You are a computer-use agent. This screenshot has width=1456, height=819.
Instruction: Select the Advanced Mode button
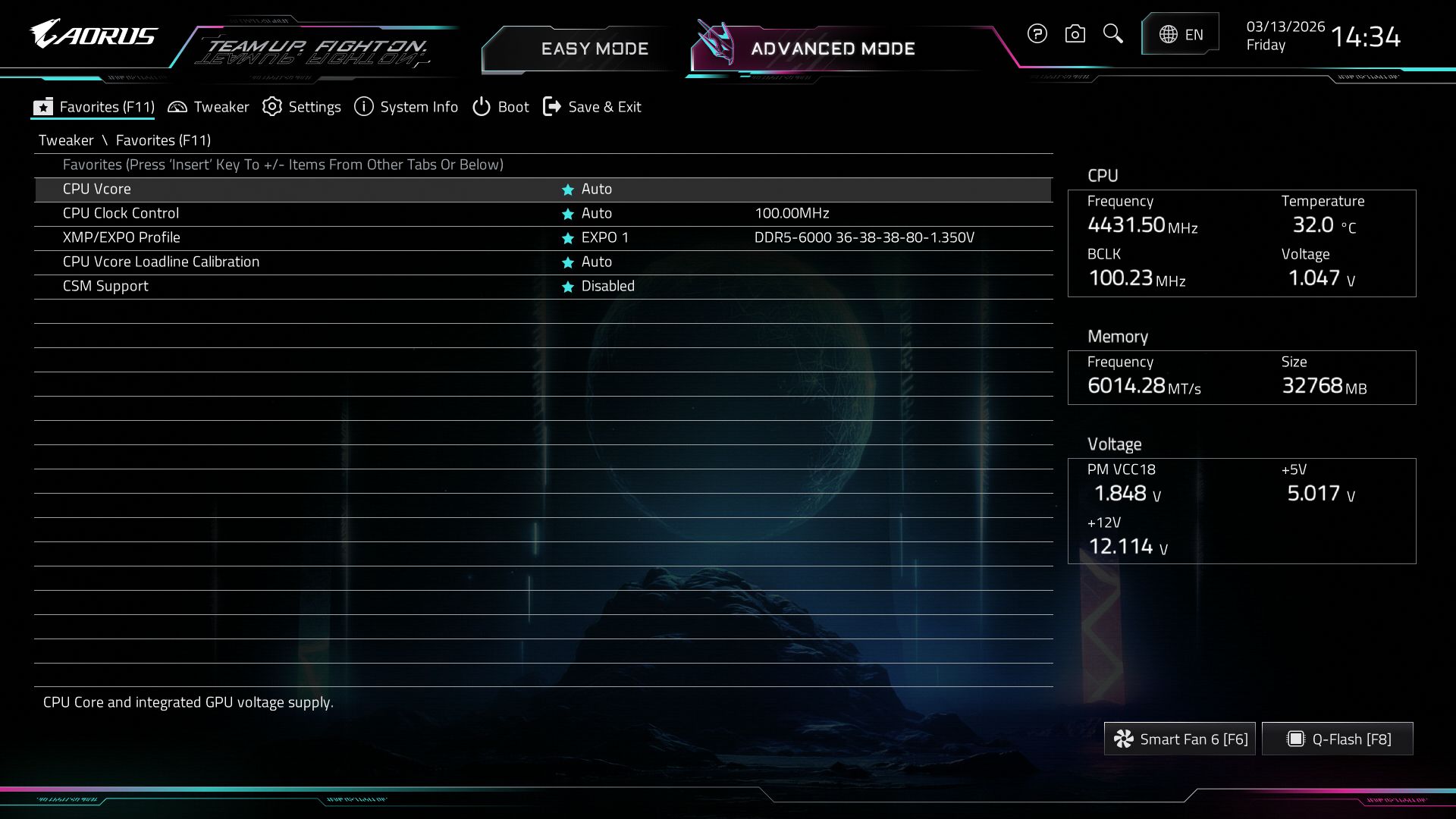[x=832, y=49]
